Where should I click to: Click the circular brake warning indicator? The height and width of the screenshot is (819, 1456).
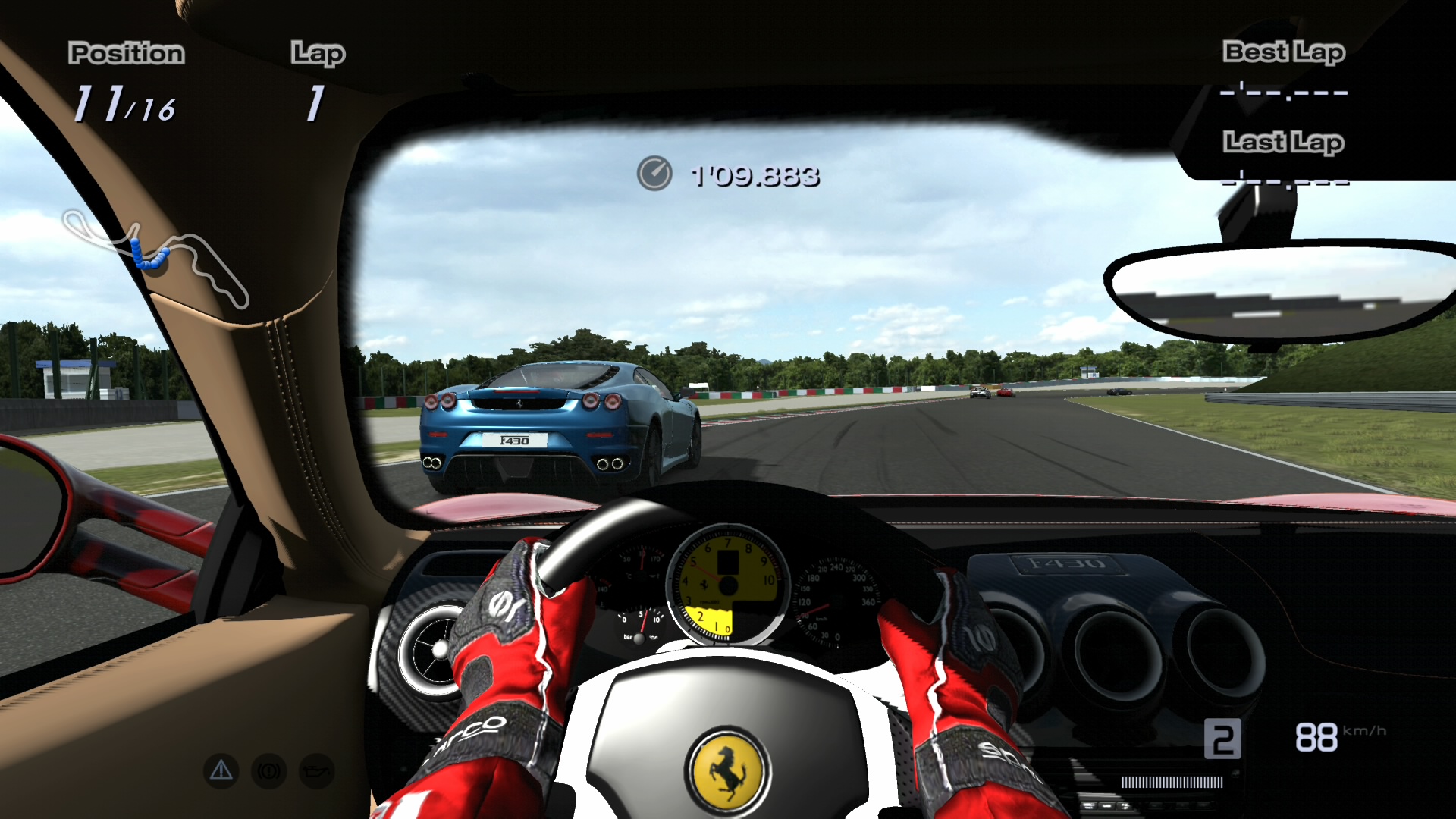pyautogui.click(x=269, y=771)
